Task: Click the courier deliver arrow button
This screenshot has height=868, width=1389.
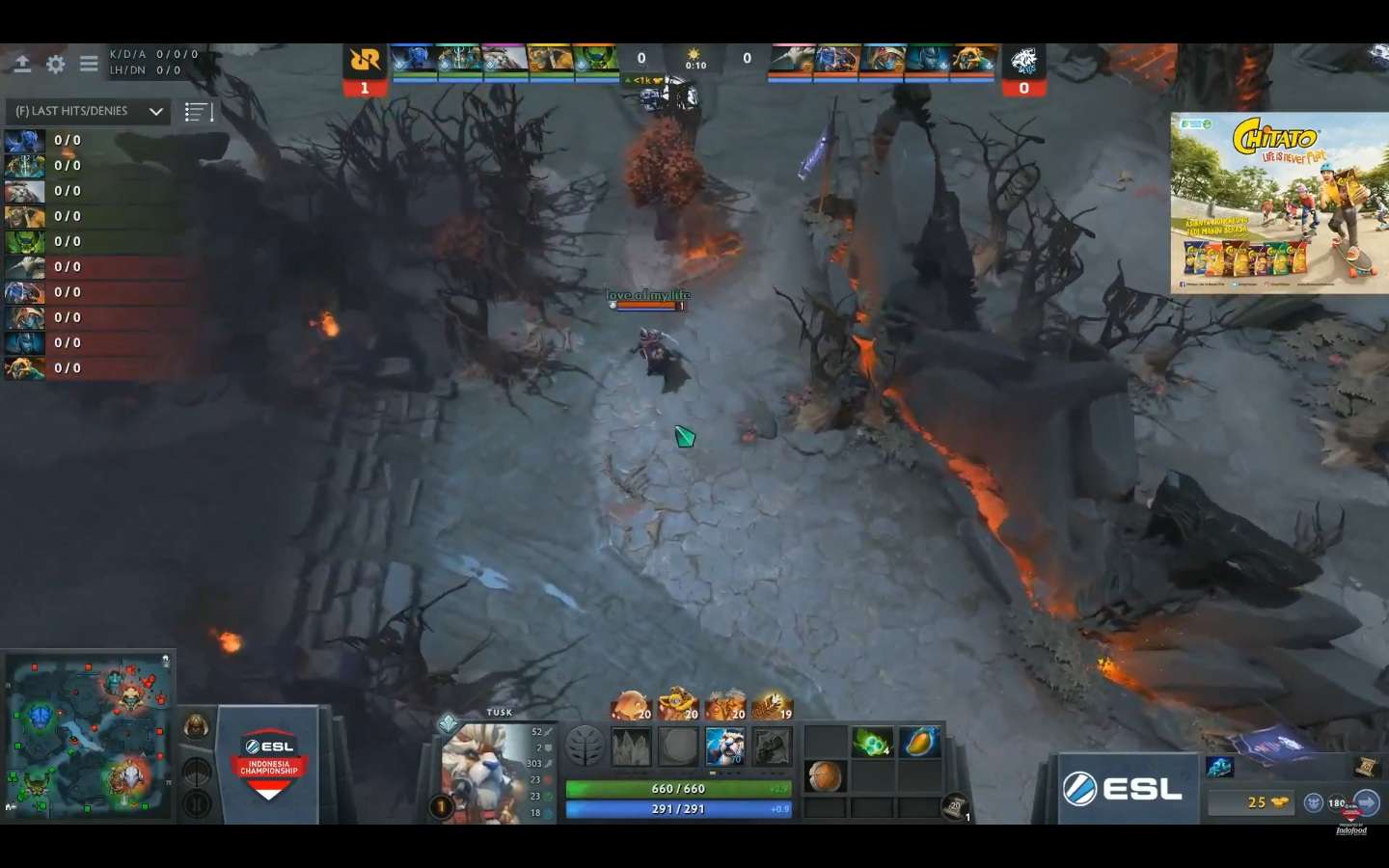Action: 1367,802
